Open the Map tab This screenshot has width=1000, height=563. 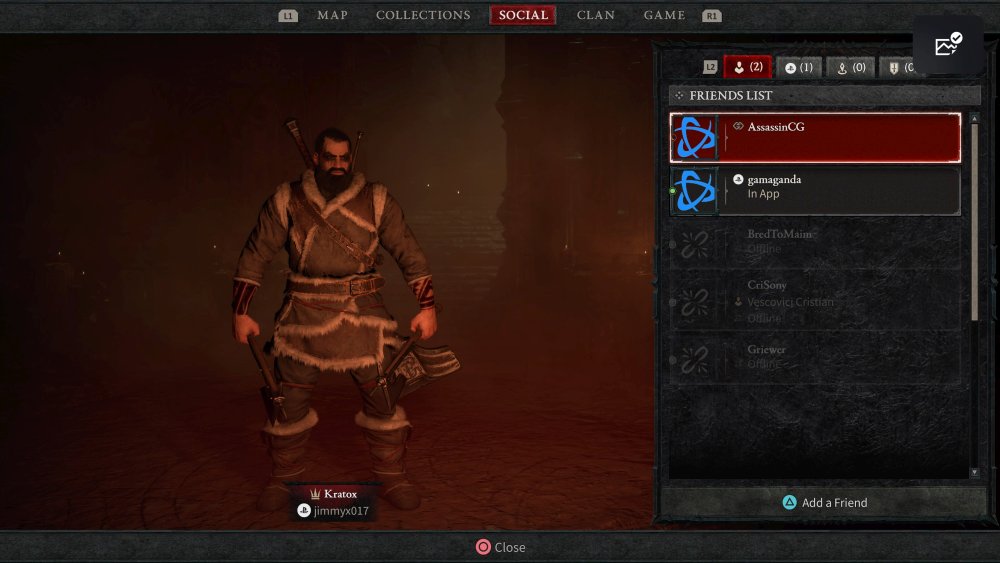tap(332, 15)
